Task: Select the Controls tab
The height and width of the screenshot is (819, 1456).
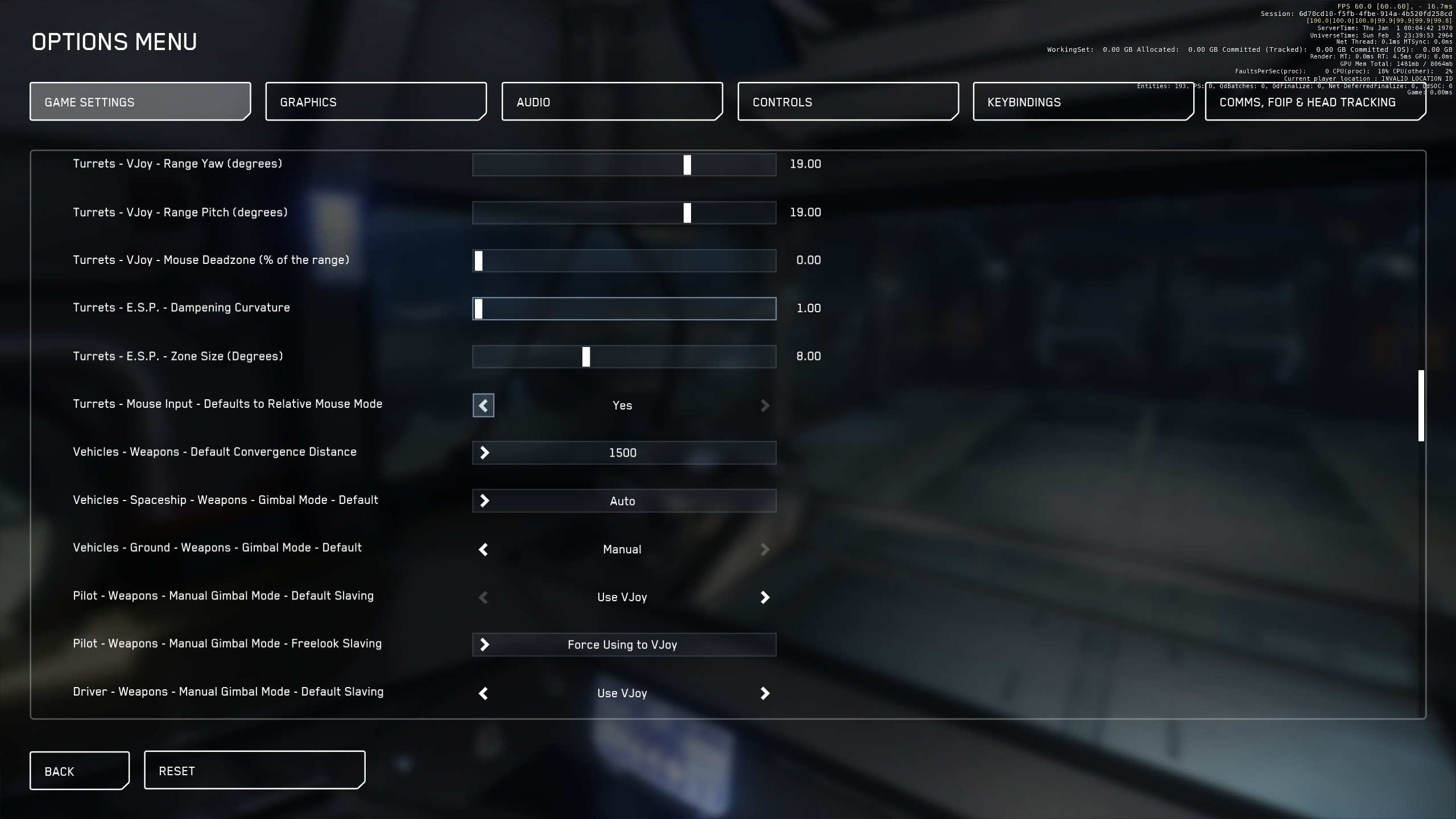Action: [848, 102]
